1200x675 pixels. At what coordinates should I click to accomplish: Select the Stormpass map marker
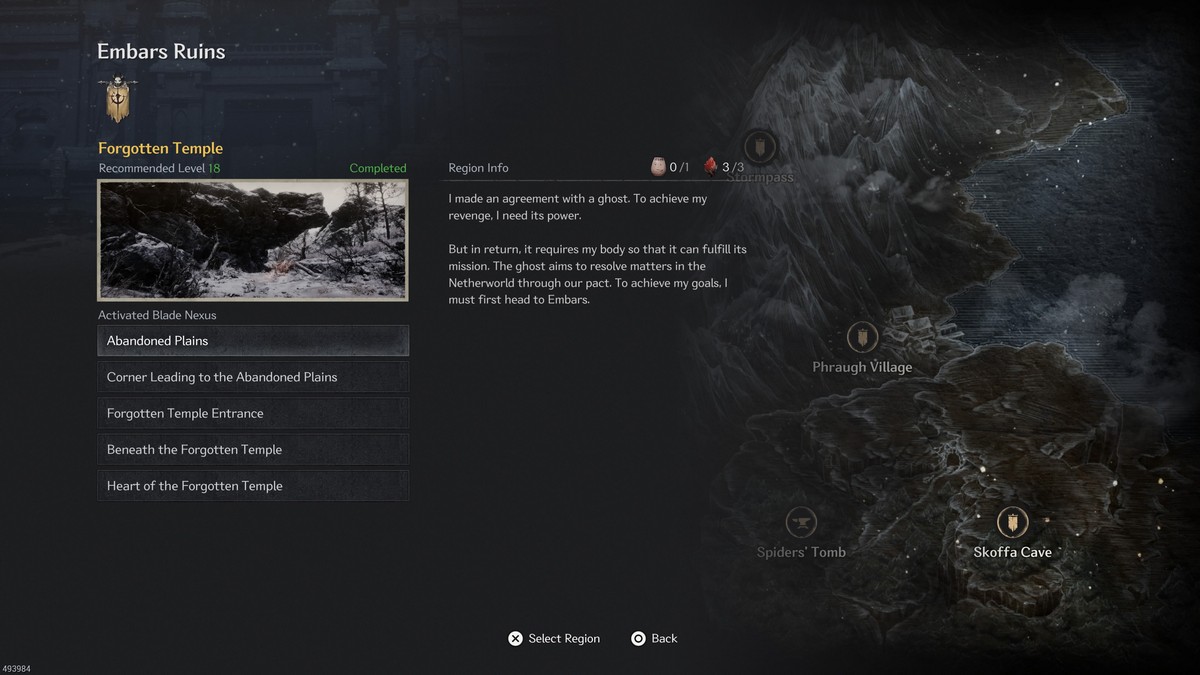pyautogui.click(x=760, y=149)
